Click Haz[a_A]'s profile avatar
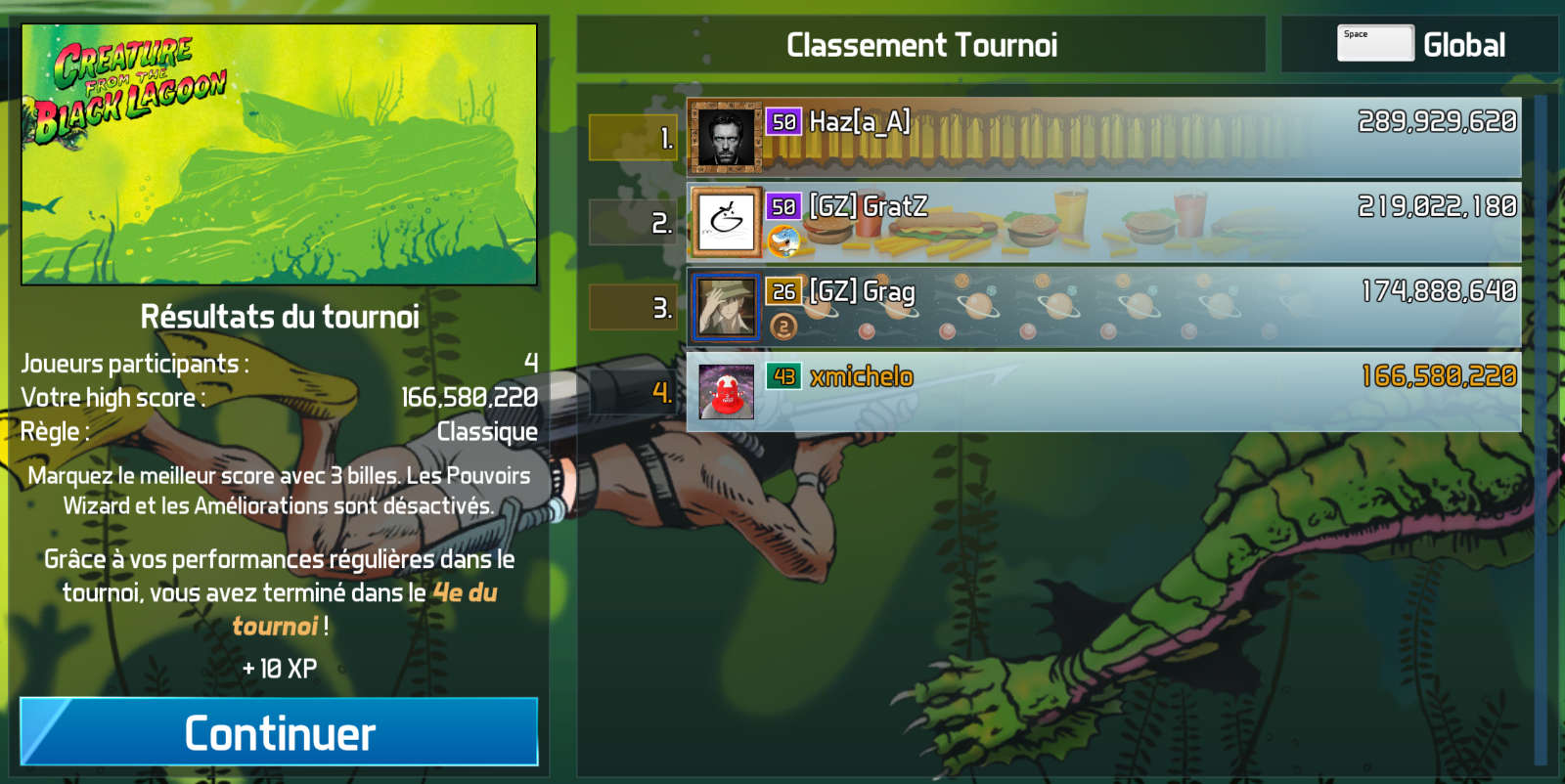The width and height of the screenshot is (1565, 784). click(x=726, y=137)
